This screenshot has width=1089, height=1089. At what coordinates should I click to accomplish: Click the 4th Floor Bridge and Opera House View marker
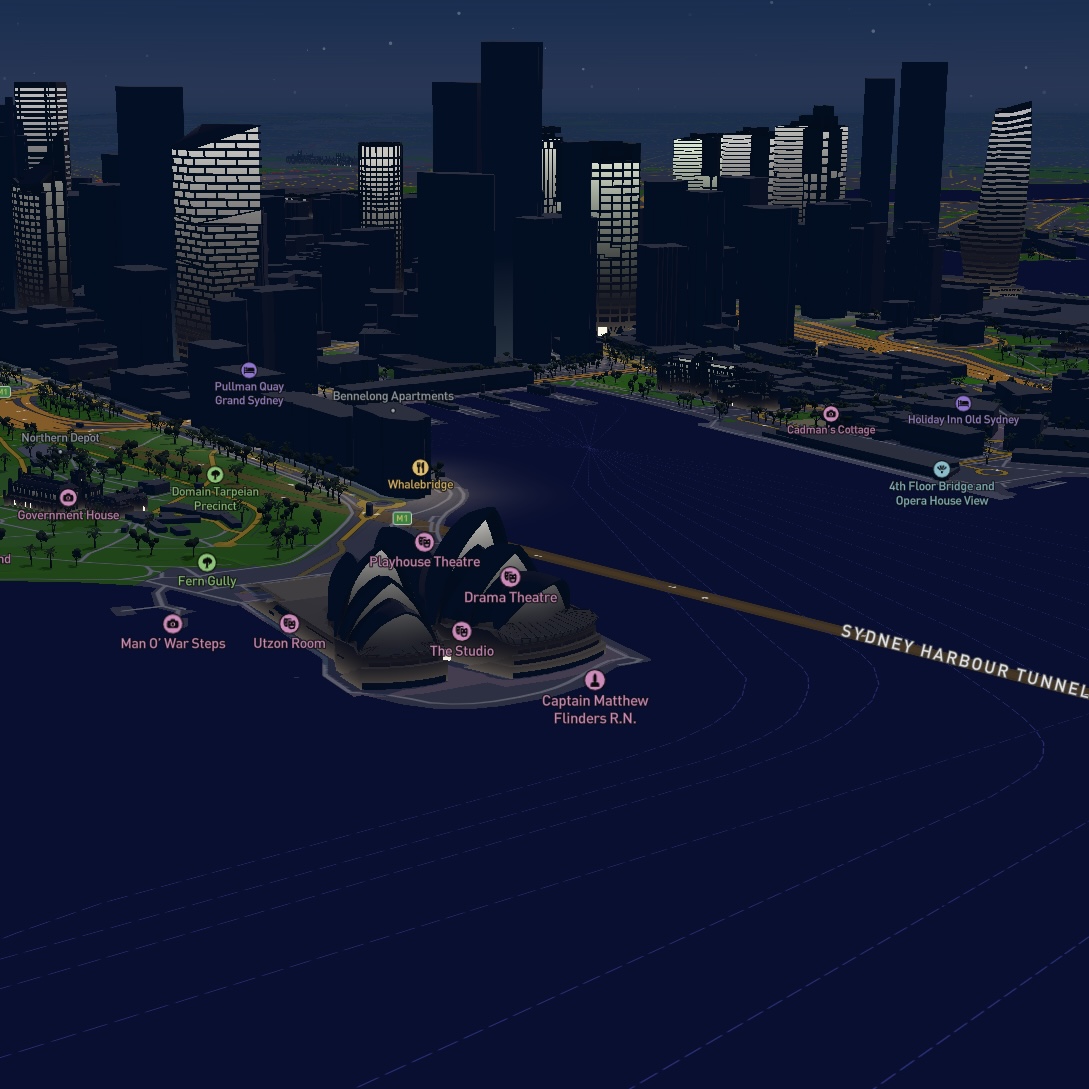tap(941, 469)
